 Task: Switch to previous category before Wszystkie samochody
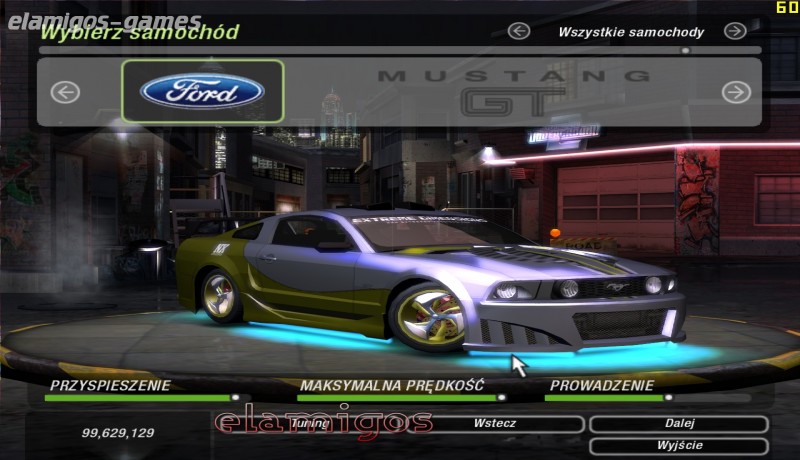click(518, 31)
